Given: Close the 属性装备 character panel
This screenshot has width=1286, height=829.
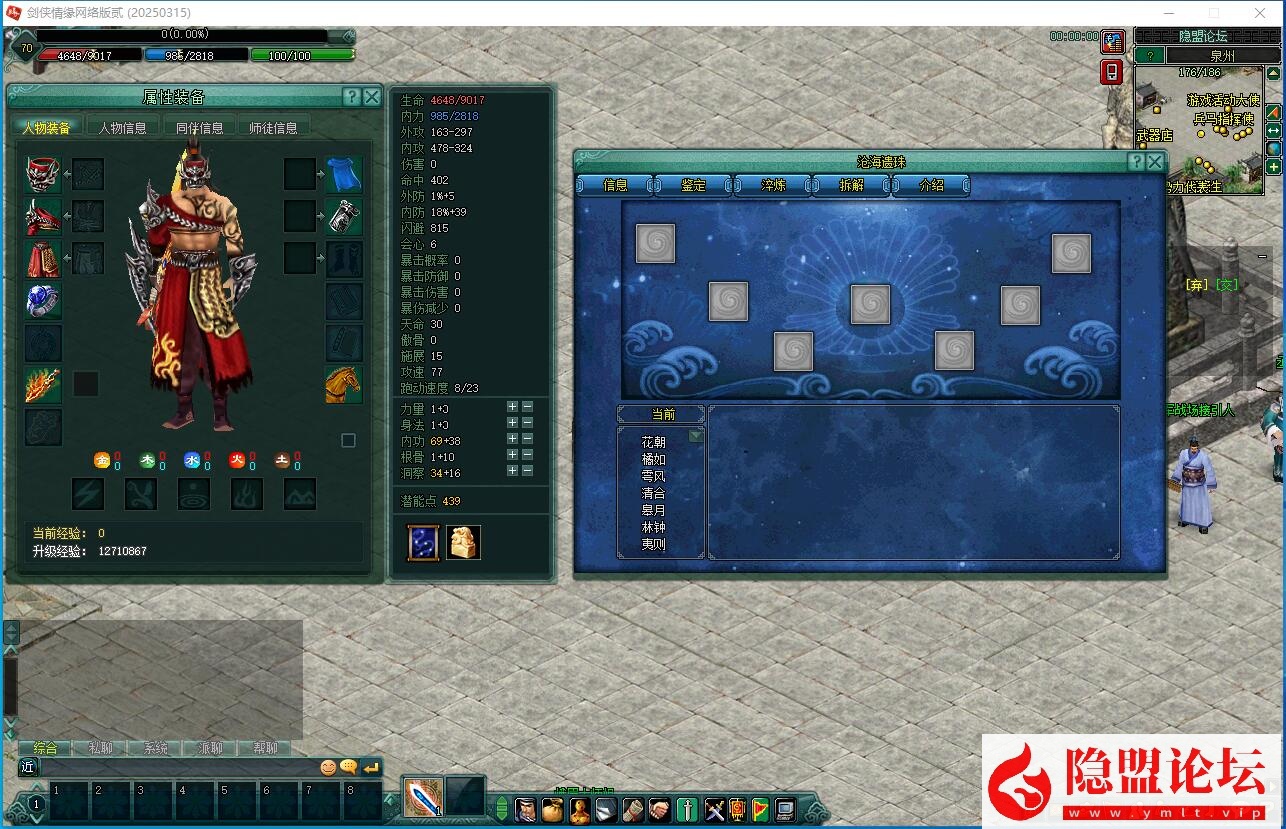Looking at the screenshot, I should click(x=372, y=97).
